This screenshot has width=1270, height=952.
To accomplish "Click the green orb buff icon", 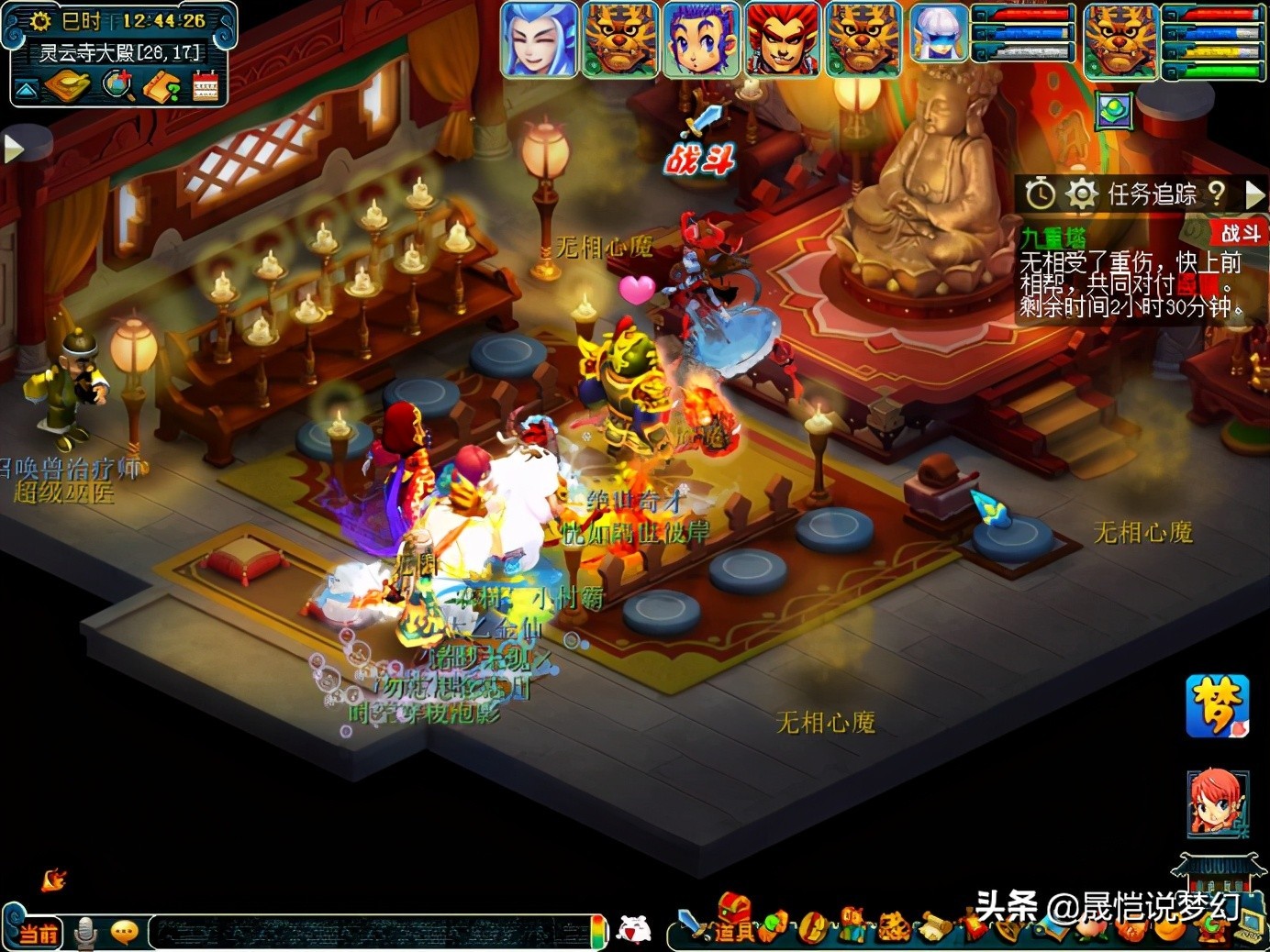I will coord(1115,112).
